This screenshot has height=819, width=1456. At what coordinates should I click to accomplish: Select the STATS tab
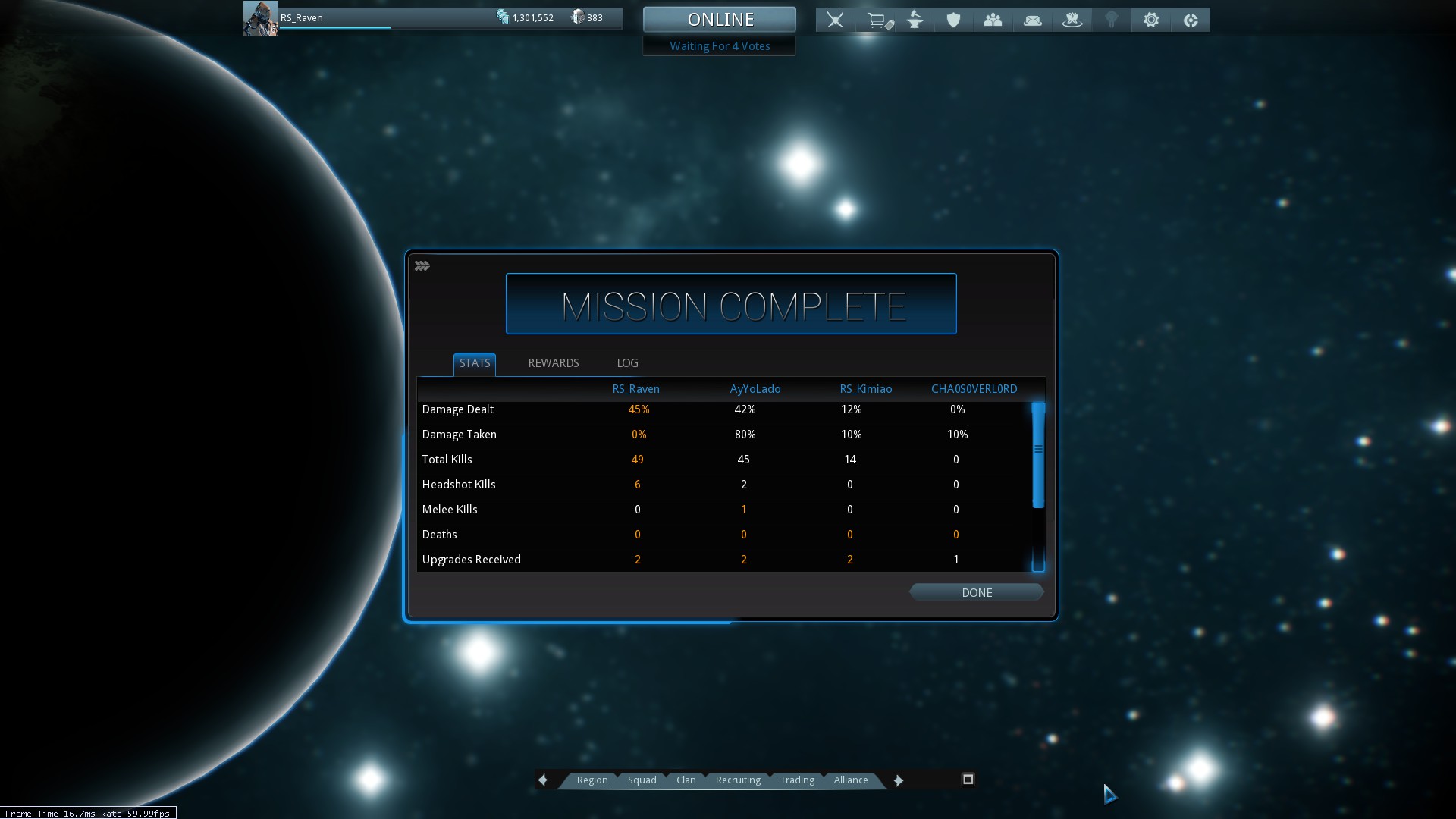[475, 363]
